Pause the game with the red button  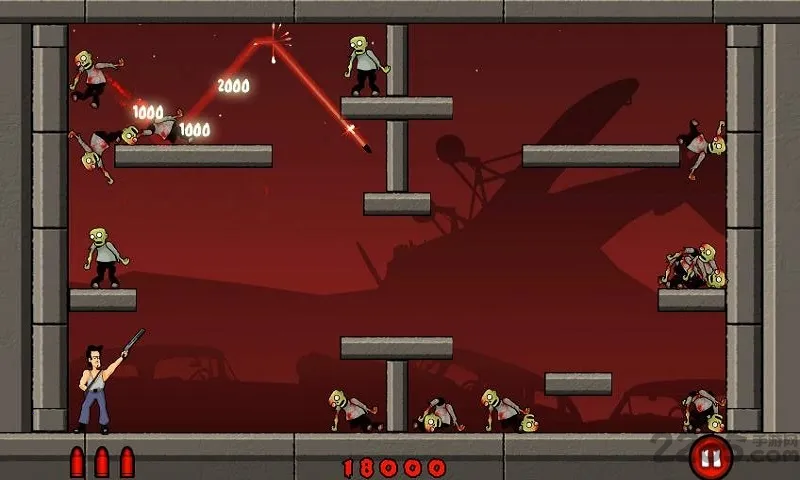pos(711,458)
